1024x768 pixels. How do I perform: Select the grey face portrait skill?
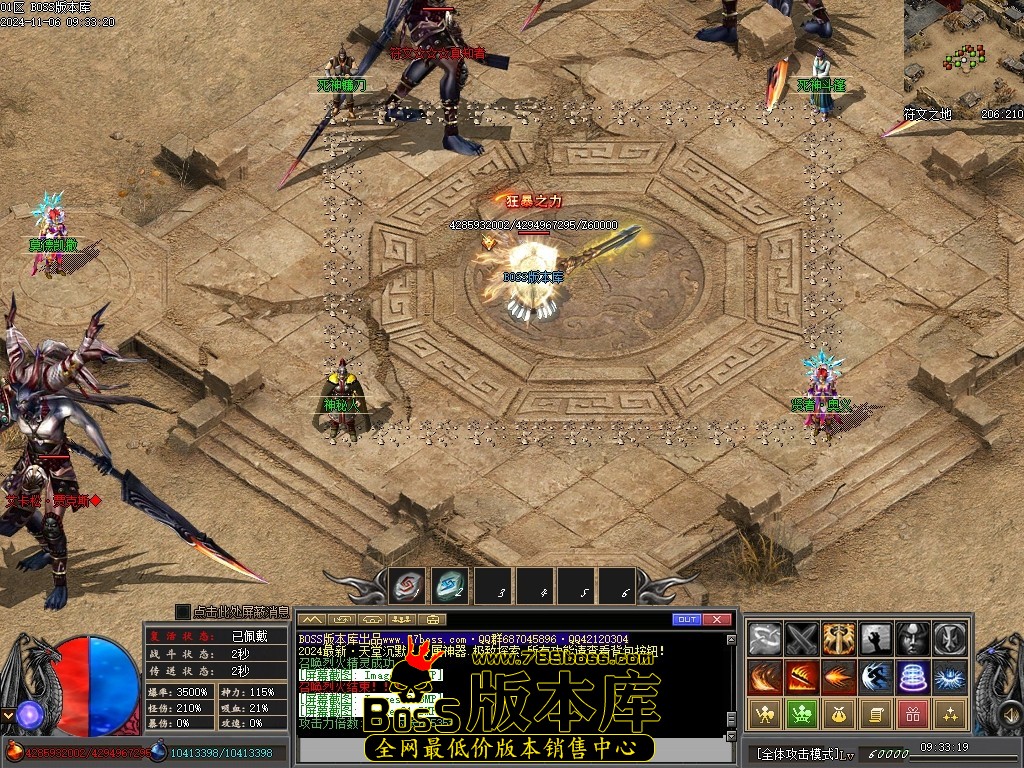(x=913, y=639)
